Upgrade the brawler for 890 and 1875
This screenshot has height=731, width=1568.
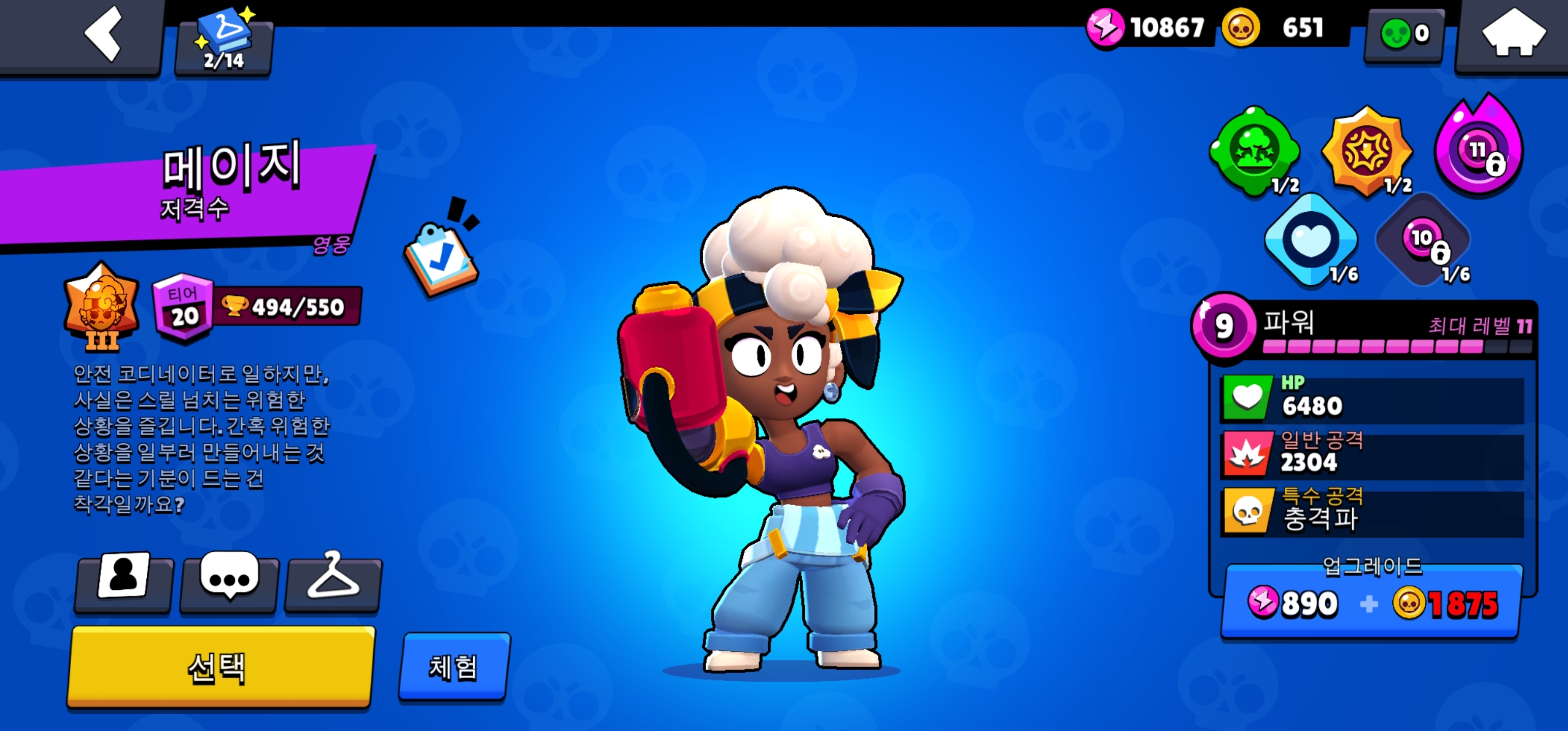pyautogui.click(x=1372, y=603)
